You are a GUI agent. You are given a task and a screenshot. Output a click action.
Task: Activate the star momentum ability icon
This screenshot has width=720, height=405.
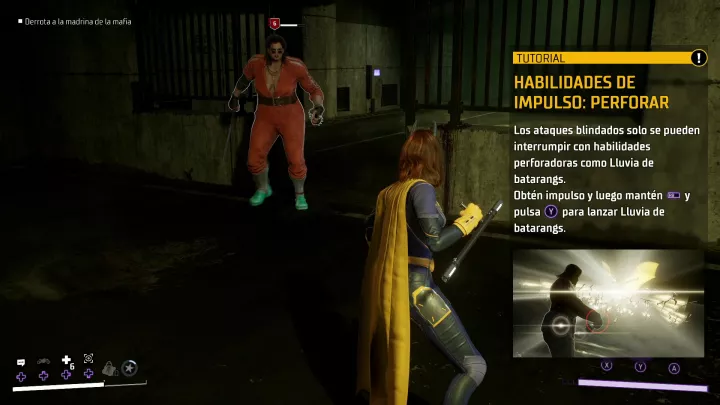129,368
